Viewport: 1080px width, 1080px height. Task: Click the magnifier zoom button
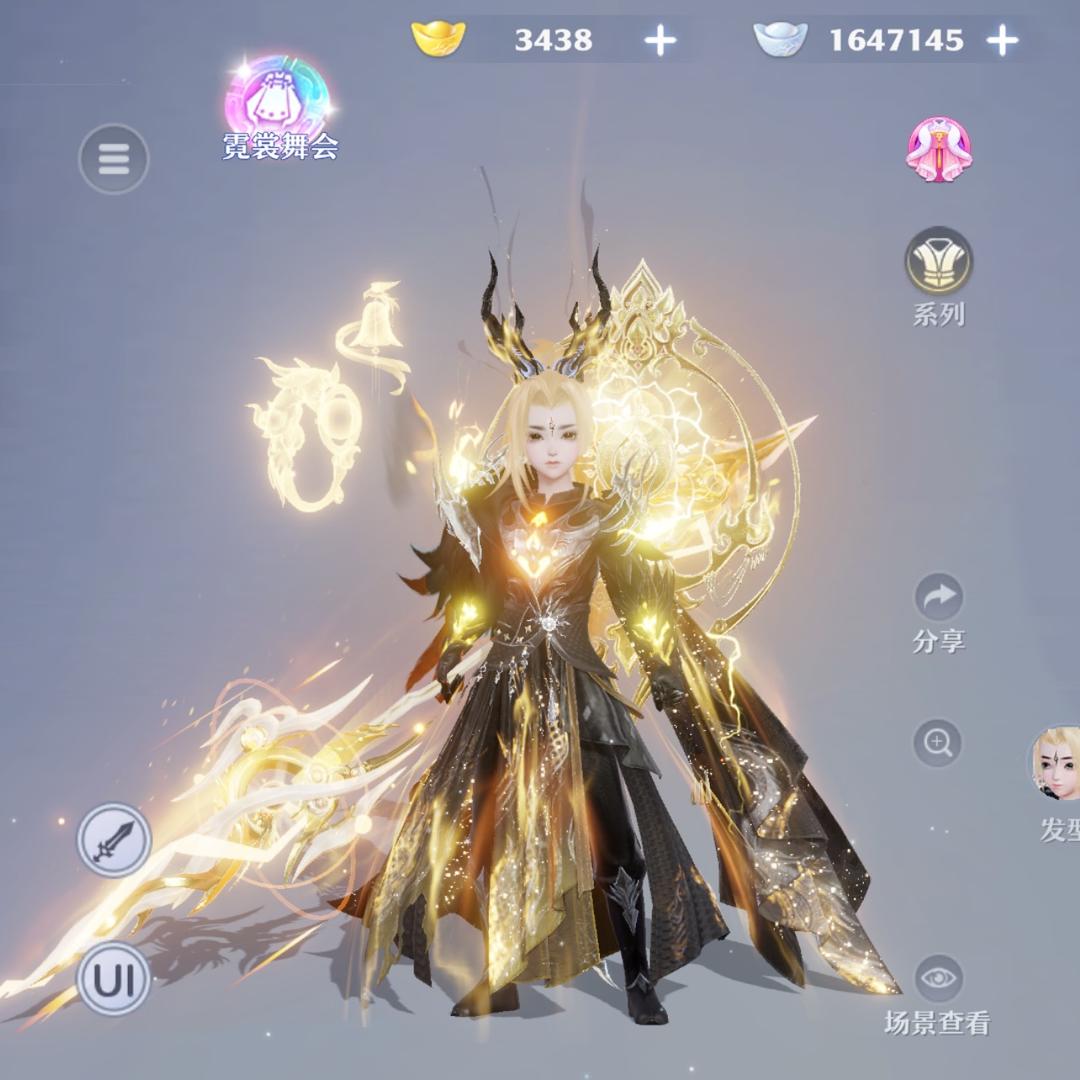tap(938, 742)
